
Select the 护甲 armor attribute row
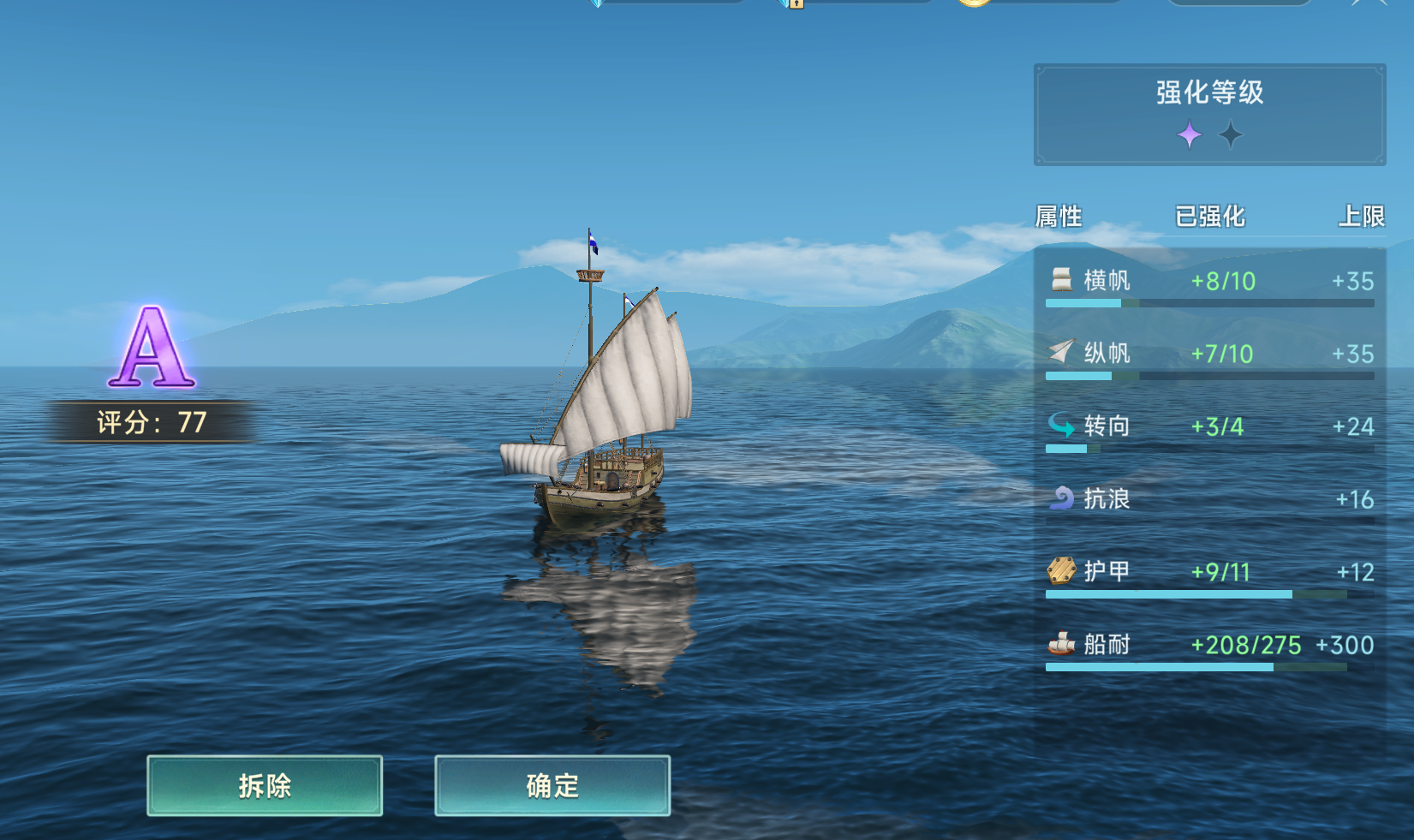pyautogui.click(x=1209, y=574)
